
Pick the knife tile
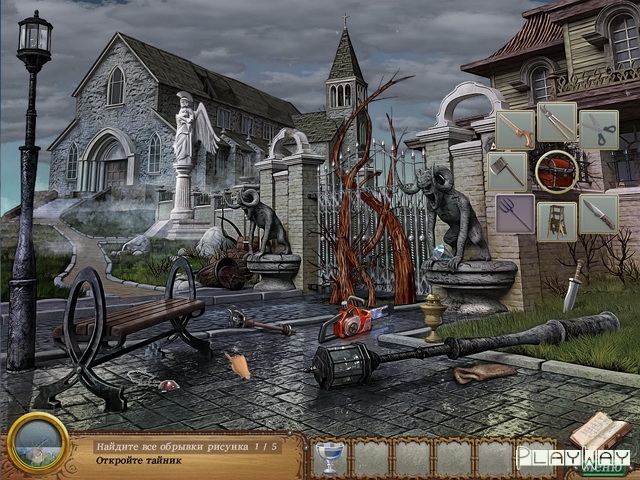[x=599, y=213]
